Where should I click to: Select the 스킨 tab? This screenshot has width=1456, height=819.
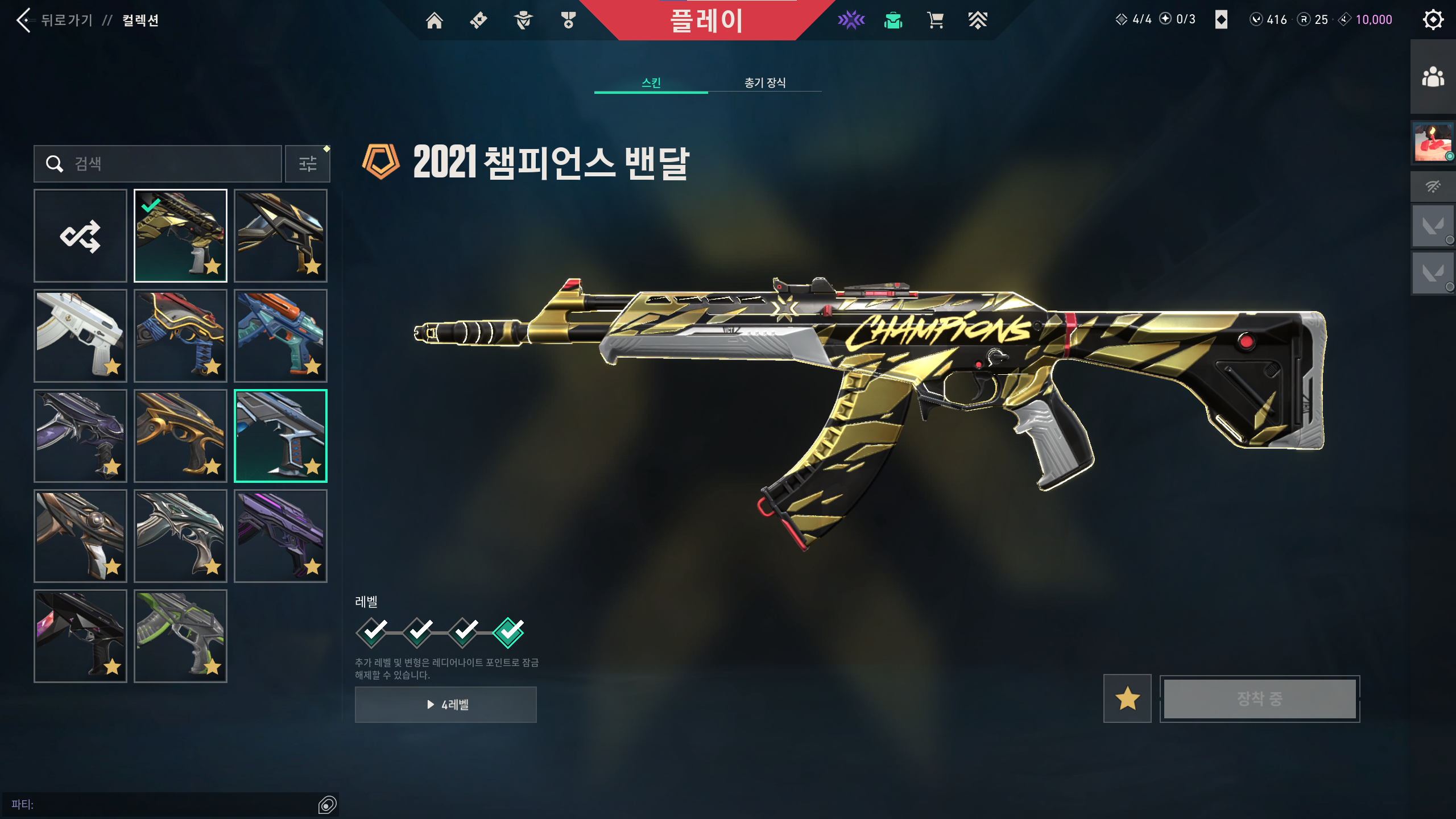(651, 83)
